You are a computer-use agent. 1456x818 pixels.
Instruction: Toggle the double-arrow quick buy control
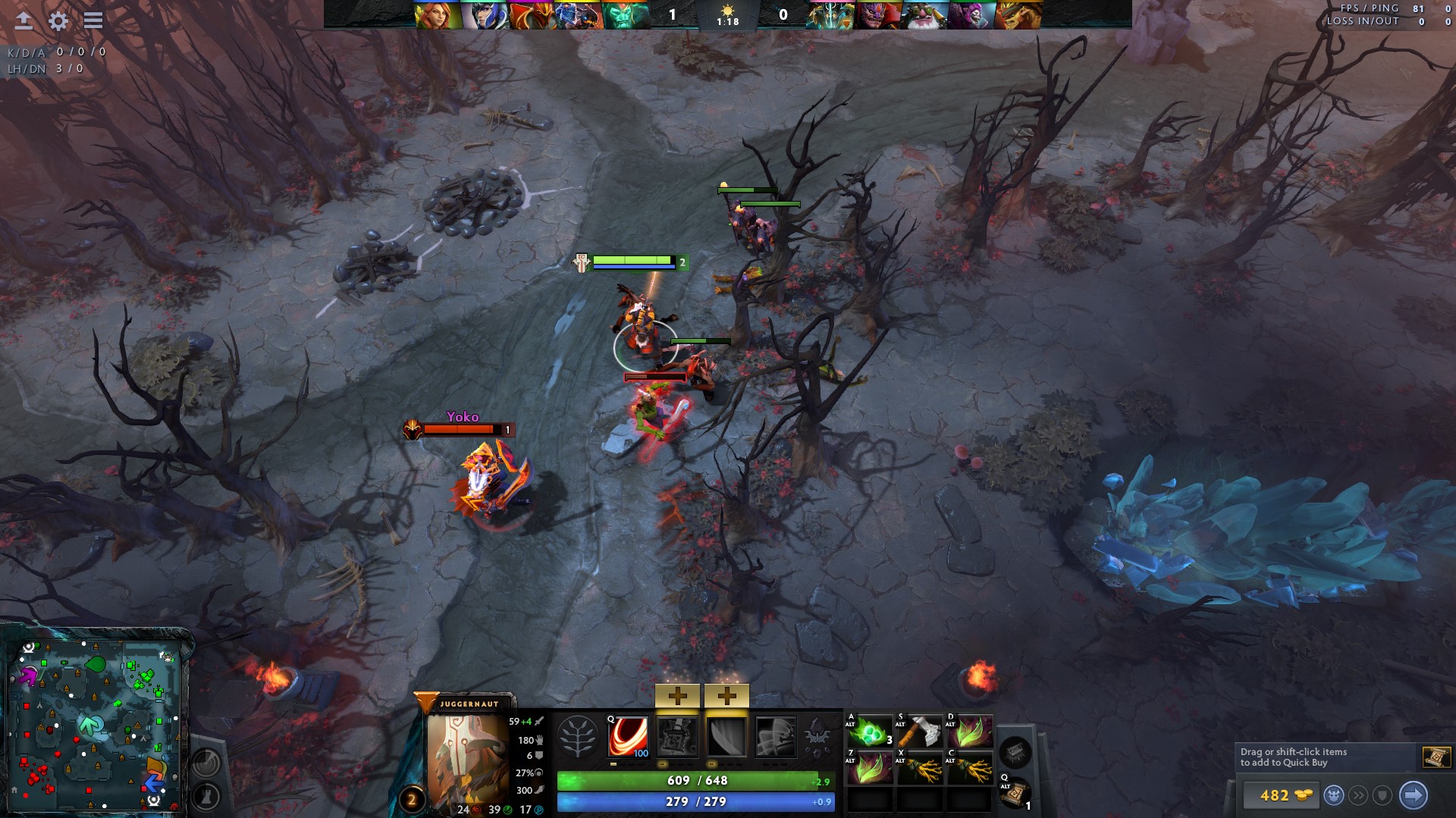[x=1359, y=796]
